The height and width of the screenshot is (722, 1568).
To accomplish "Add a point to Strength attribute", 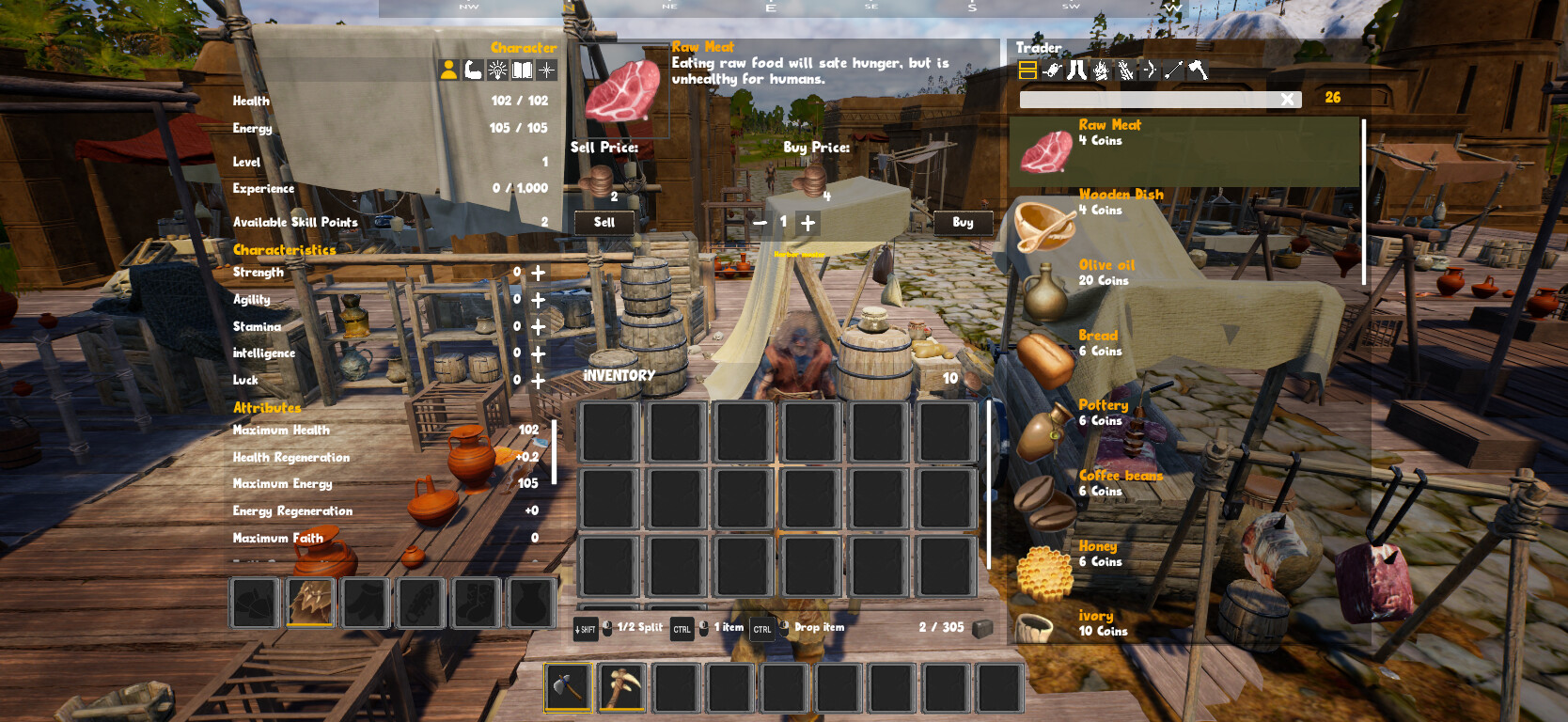I will click(537, 274).
